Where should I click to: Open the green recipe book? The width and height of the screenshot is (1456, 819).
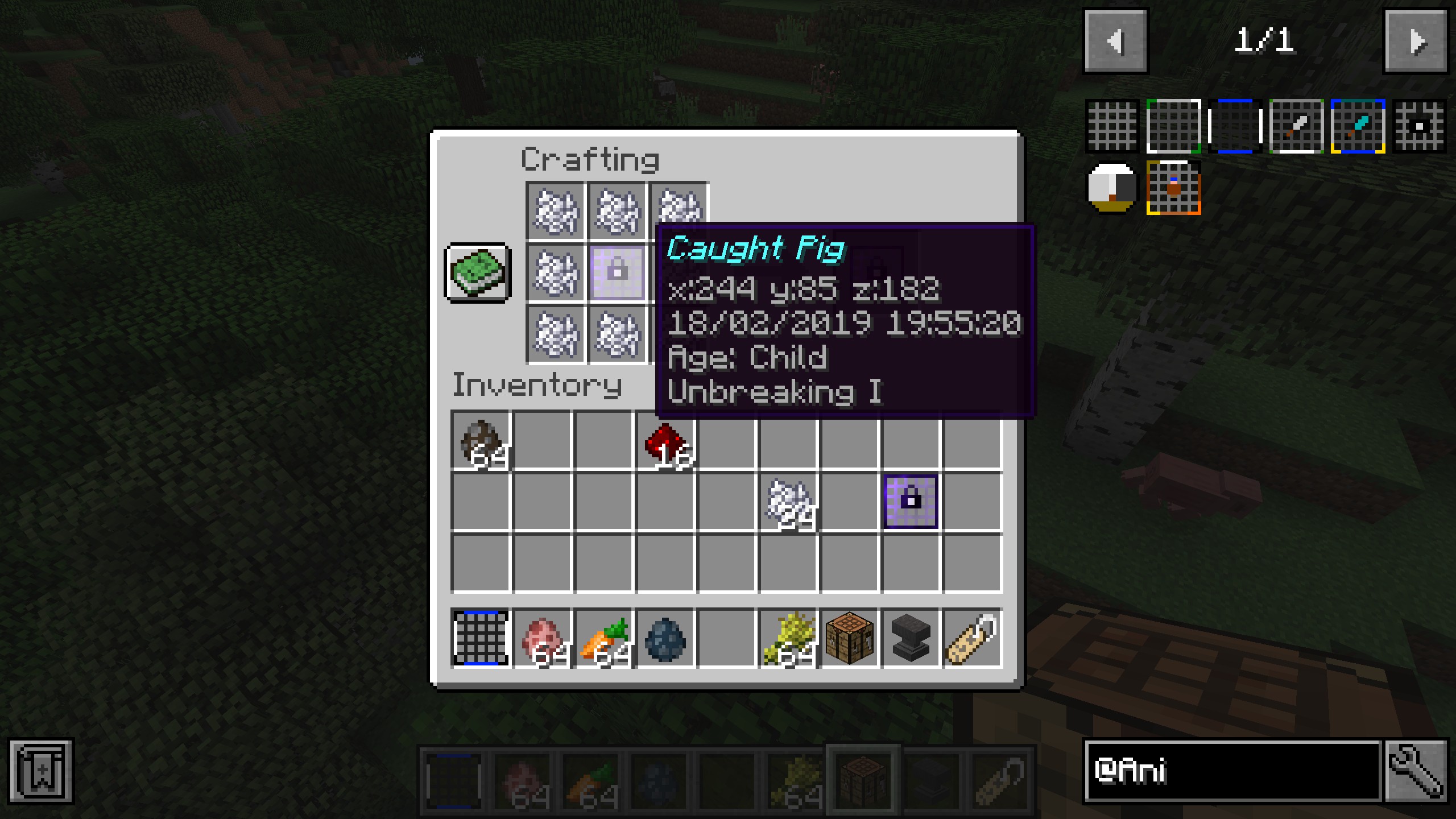click(x=478, y=273)
